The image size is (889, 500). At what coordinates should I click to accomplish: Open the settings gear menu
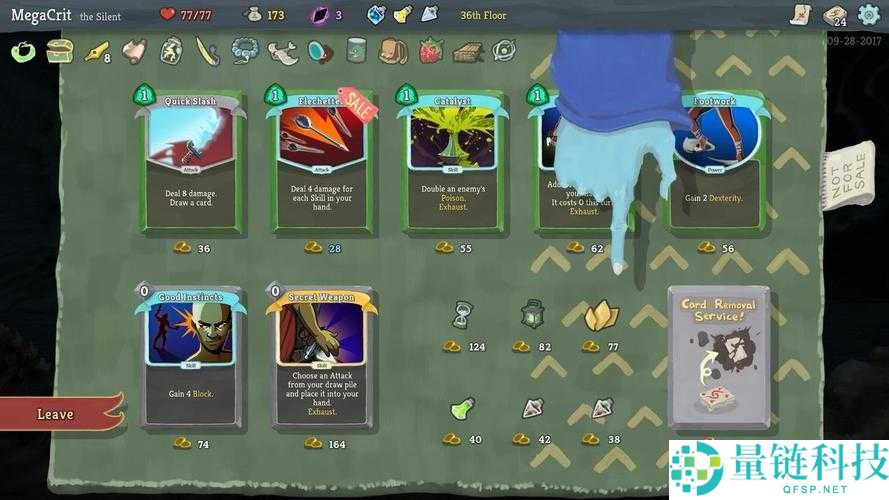869,15
